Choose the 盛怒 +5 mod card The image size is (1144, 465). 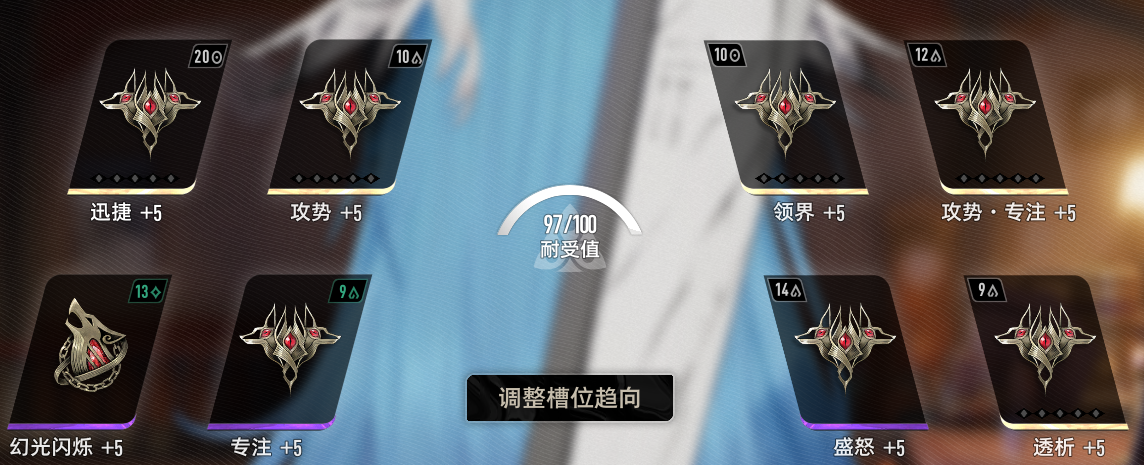(846, 350)
